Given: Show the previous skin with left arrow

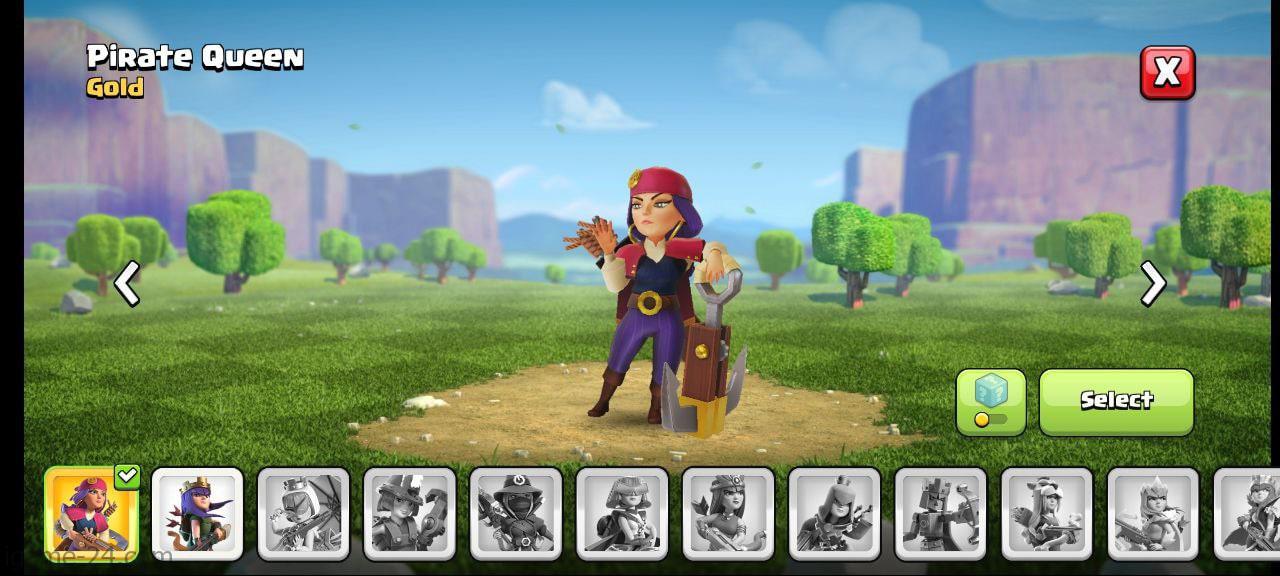Looking at the screenshot, I should tap(127, 285).
